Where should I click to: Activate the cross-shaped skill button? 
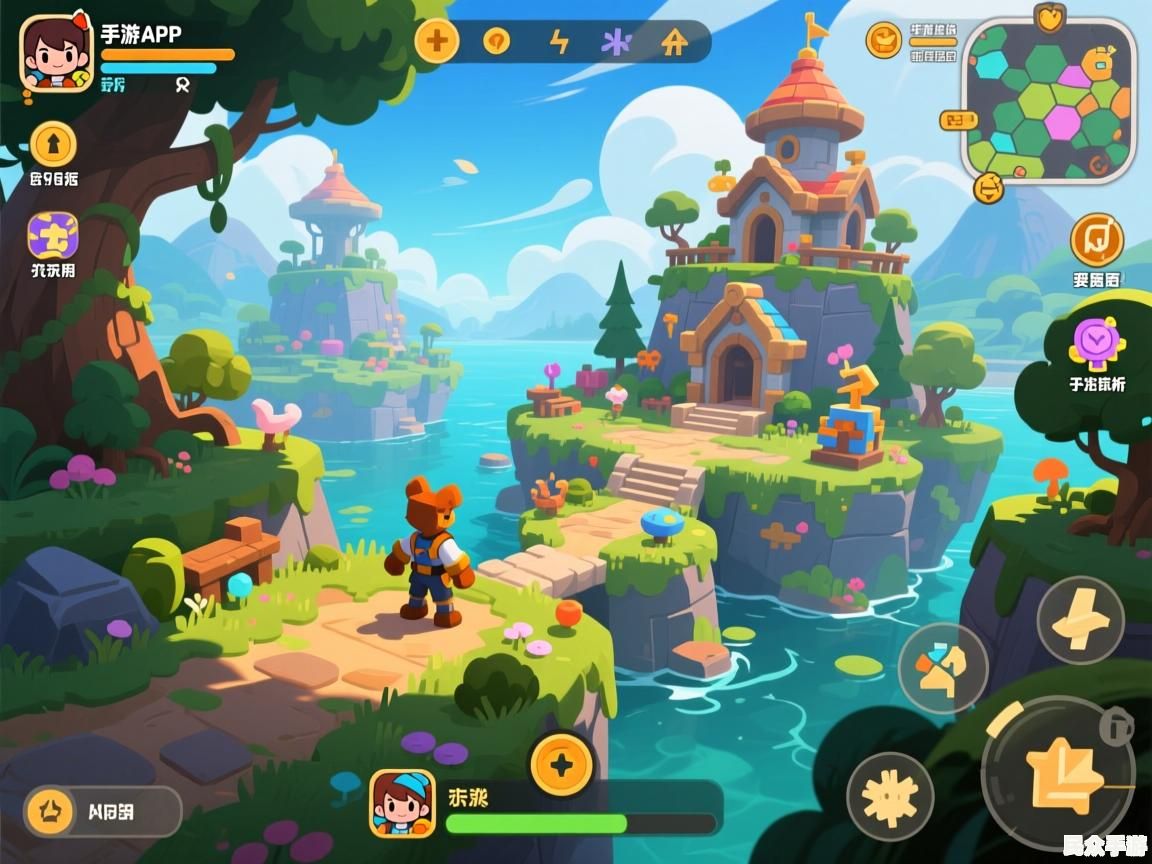tap(1080, 620)
